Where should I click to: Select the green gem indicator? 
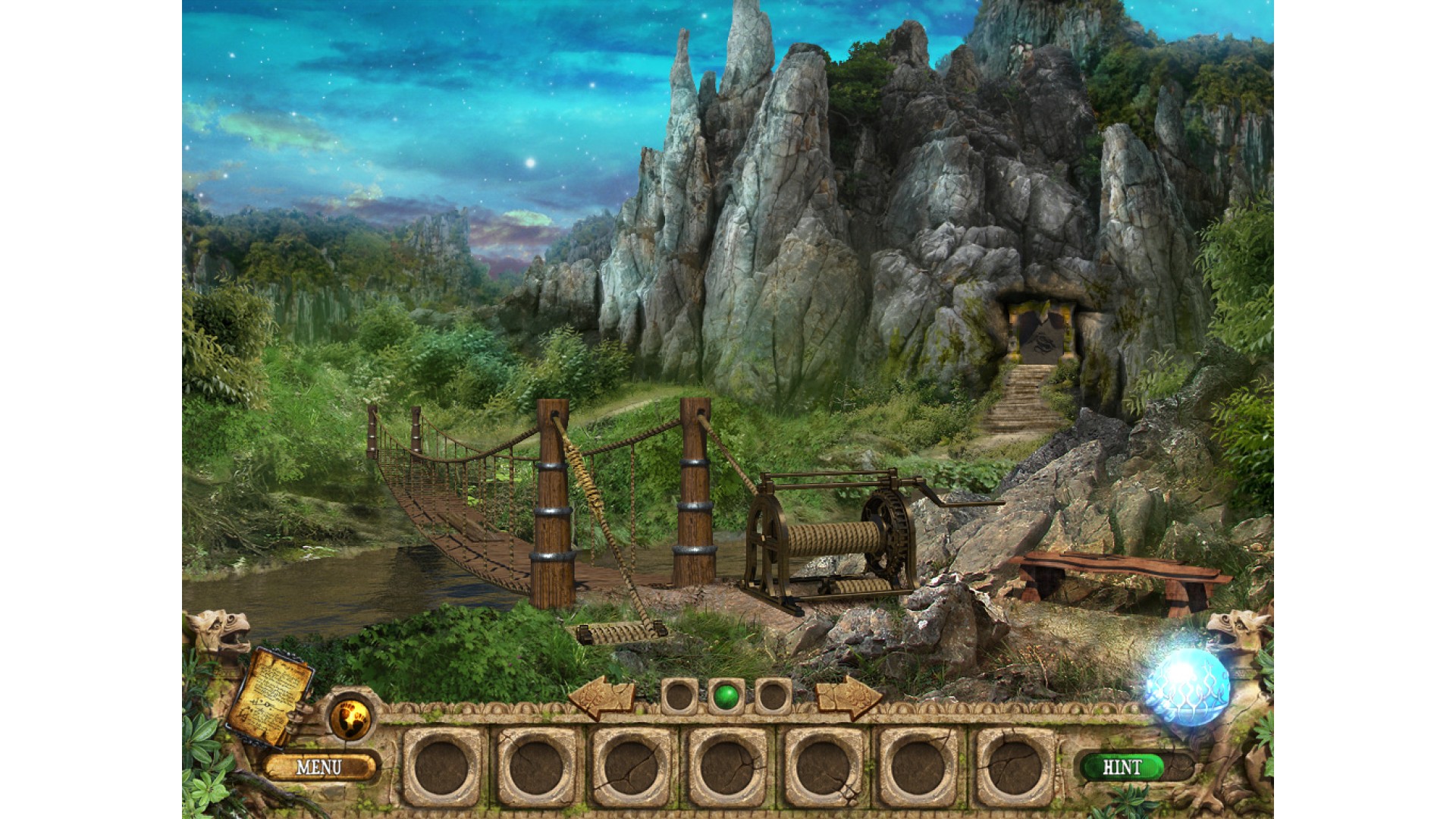click(x=726, y=695)
